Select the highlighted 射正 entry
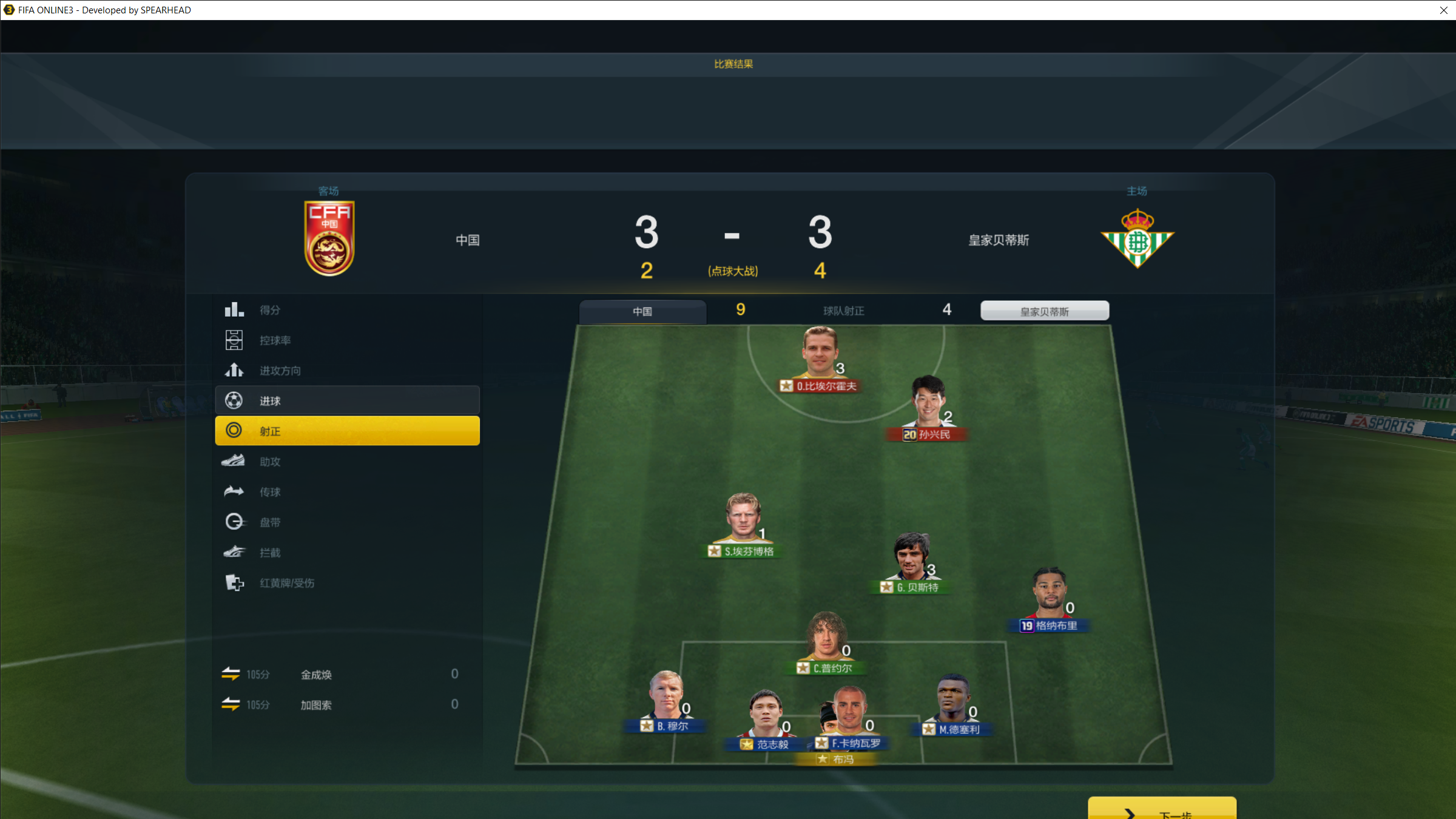 coord(347,431)
